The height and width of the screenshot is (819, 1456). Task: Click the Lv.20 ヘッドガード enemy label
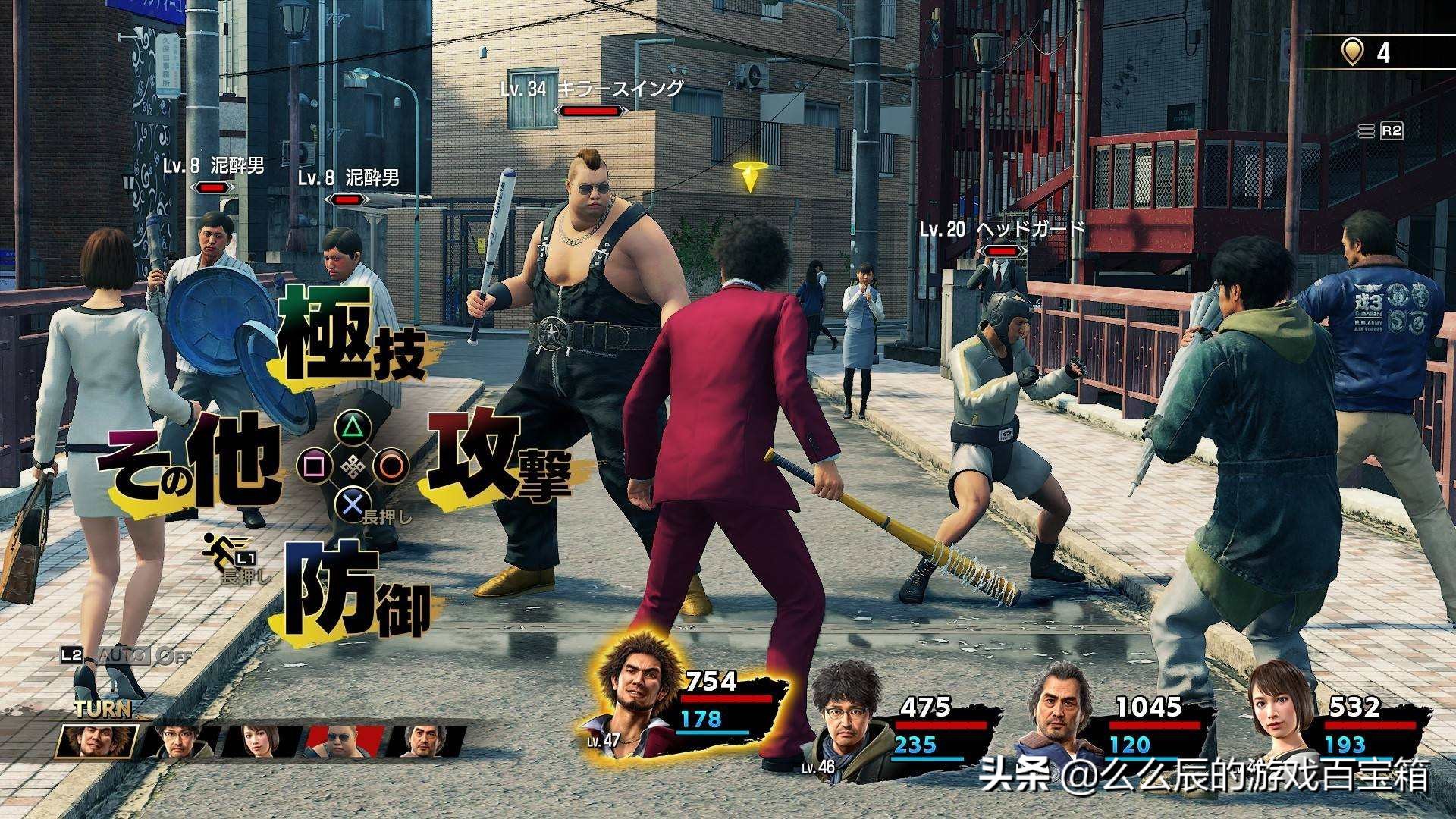[1003, 228]
